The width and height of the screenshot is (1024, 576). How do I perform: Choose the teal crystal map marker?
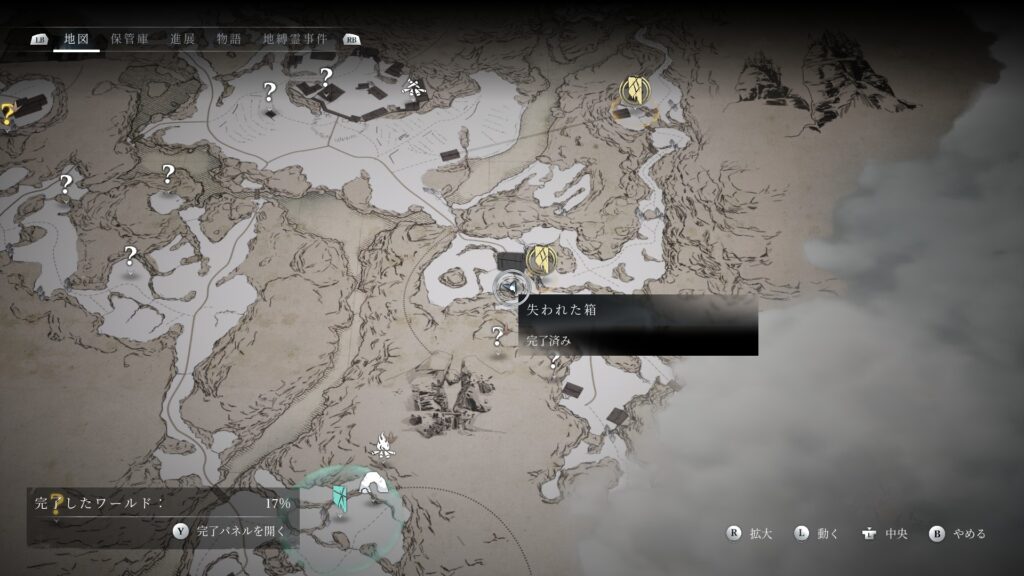tap(340, 495)
